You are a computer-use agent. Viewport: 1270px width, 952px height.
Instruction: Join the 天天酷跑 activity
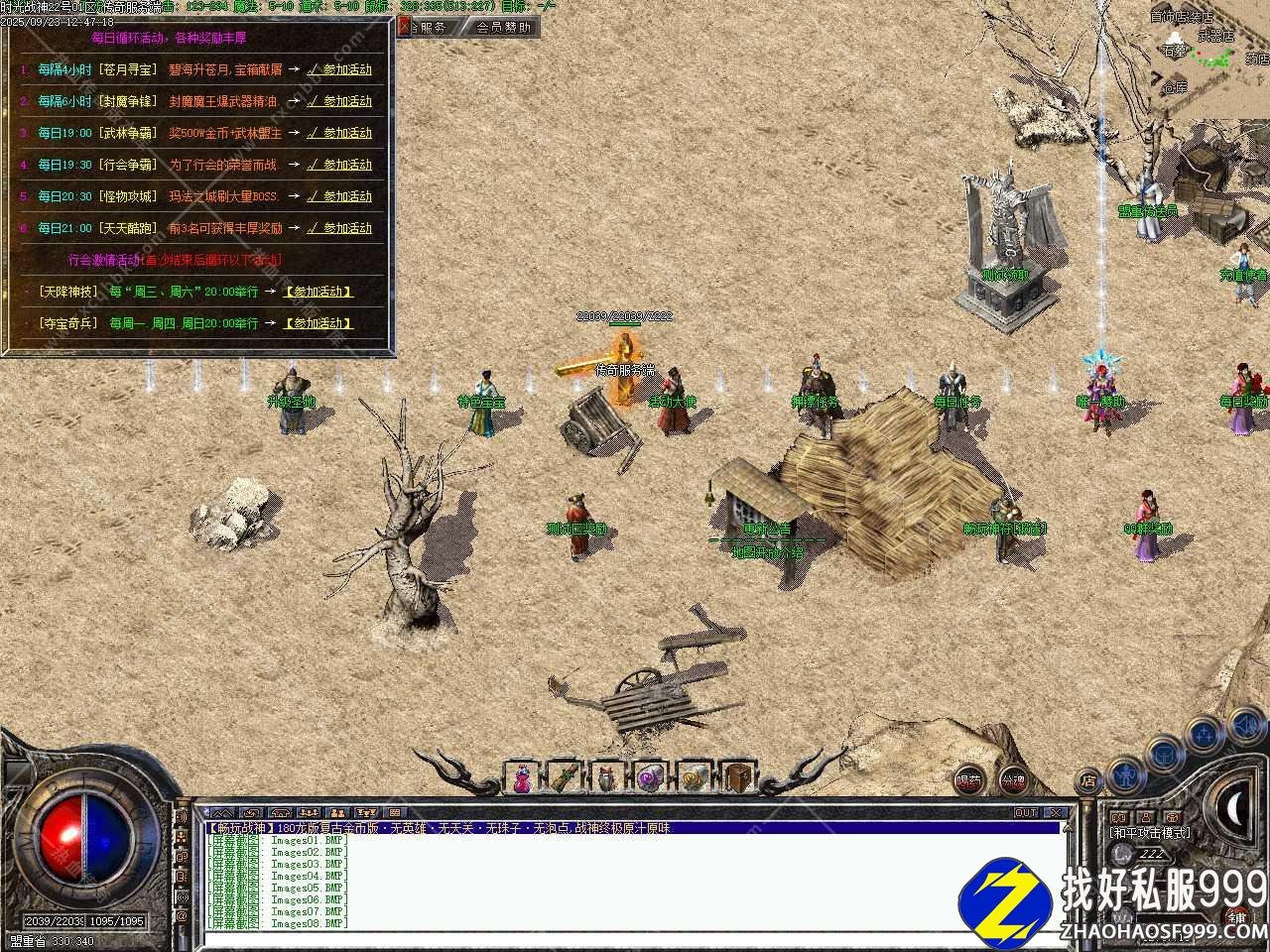[339, 228]
